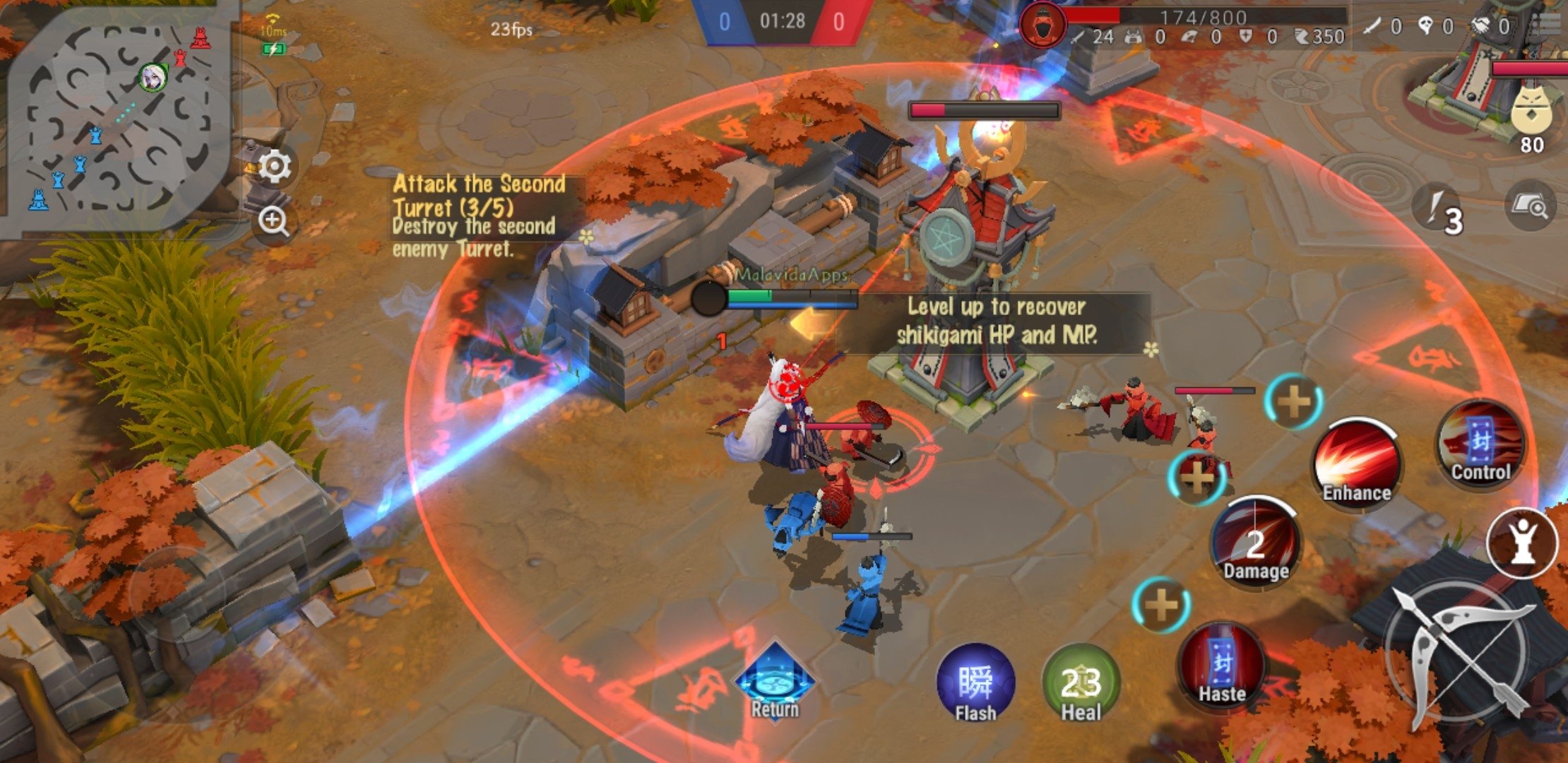Activate the Haste skill

coord(1222,668)
